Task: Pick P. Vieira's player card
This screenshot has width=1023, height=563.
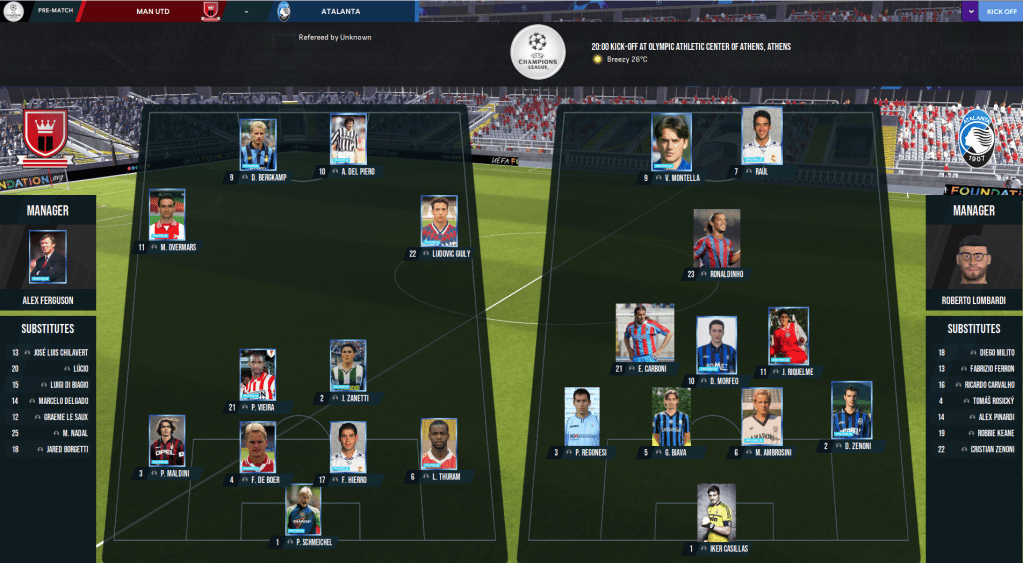Action: point(257,375)
